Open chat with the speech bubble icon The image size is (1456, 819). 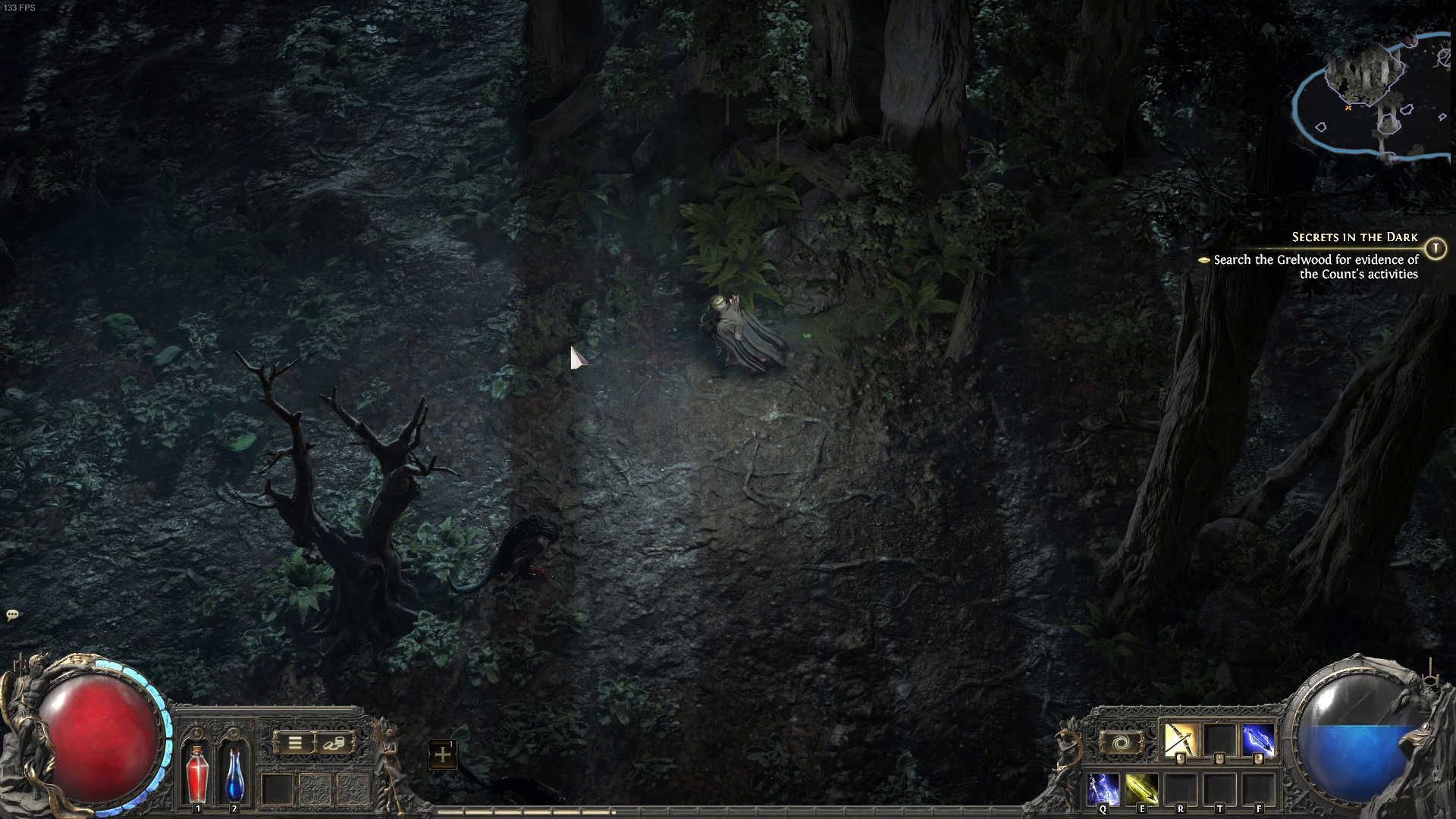pos(11,615)
